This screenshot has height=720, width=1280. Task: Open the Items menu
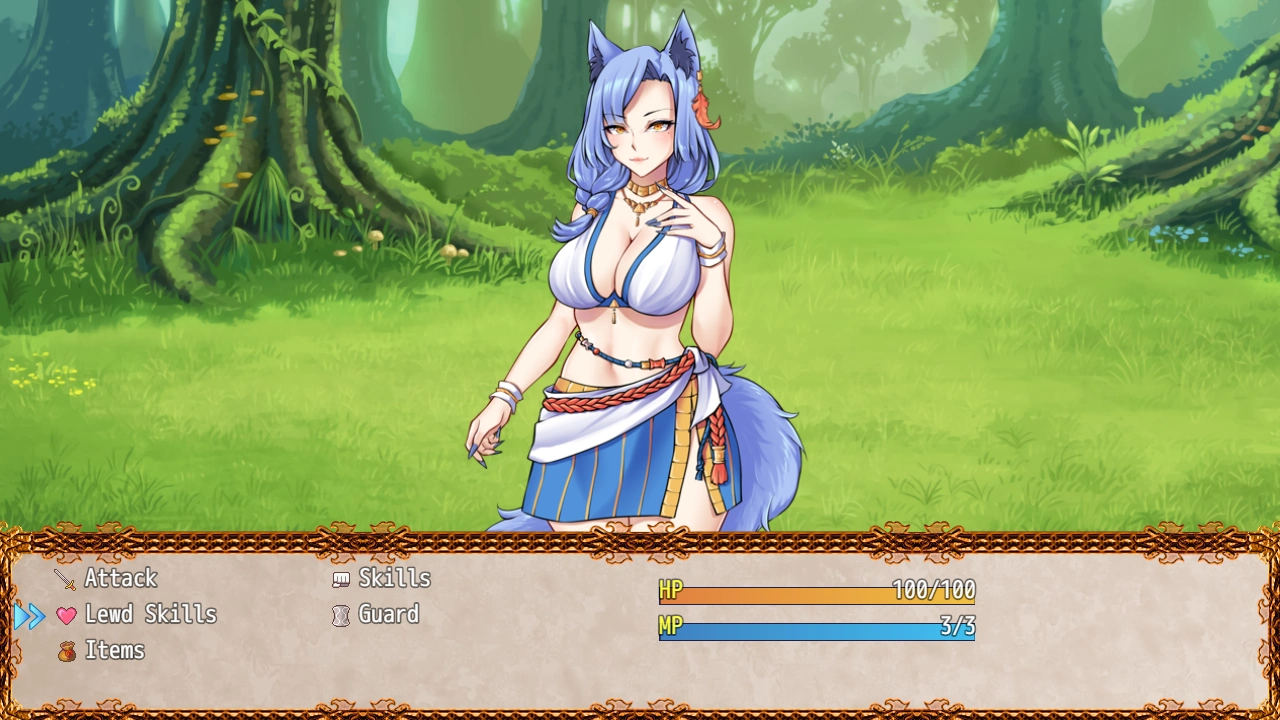click(x=114, y=650)
